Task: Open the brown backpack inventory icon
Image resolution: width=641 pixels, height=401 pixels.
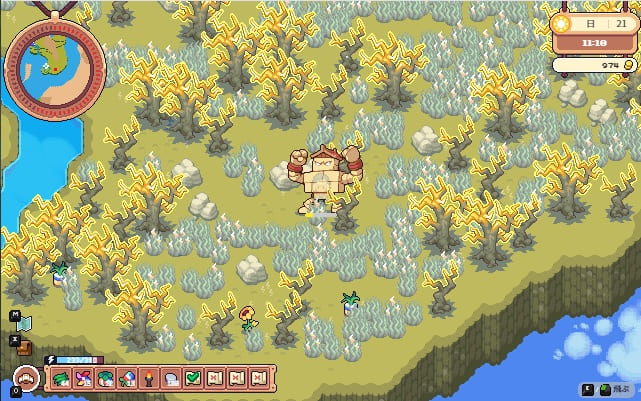Action: coord(25,345)
